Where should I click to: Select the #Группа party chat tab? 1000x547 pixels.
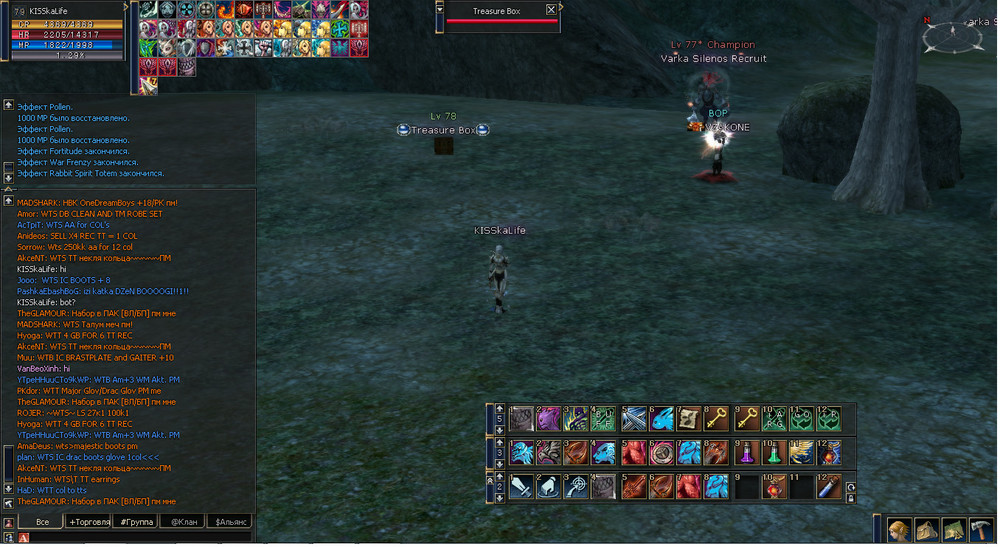[x=133, y=522]
